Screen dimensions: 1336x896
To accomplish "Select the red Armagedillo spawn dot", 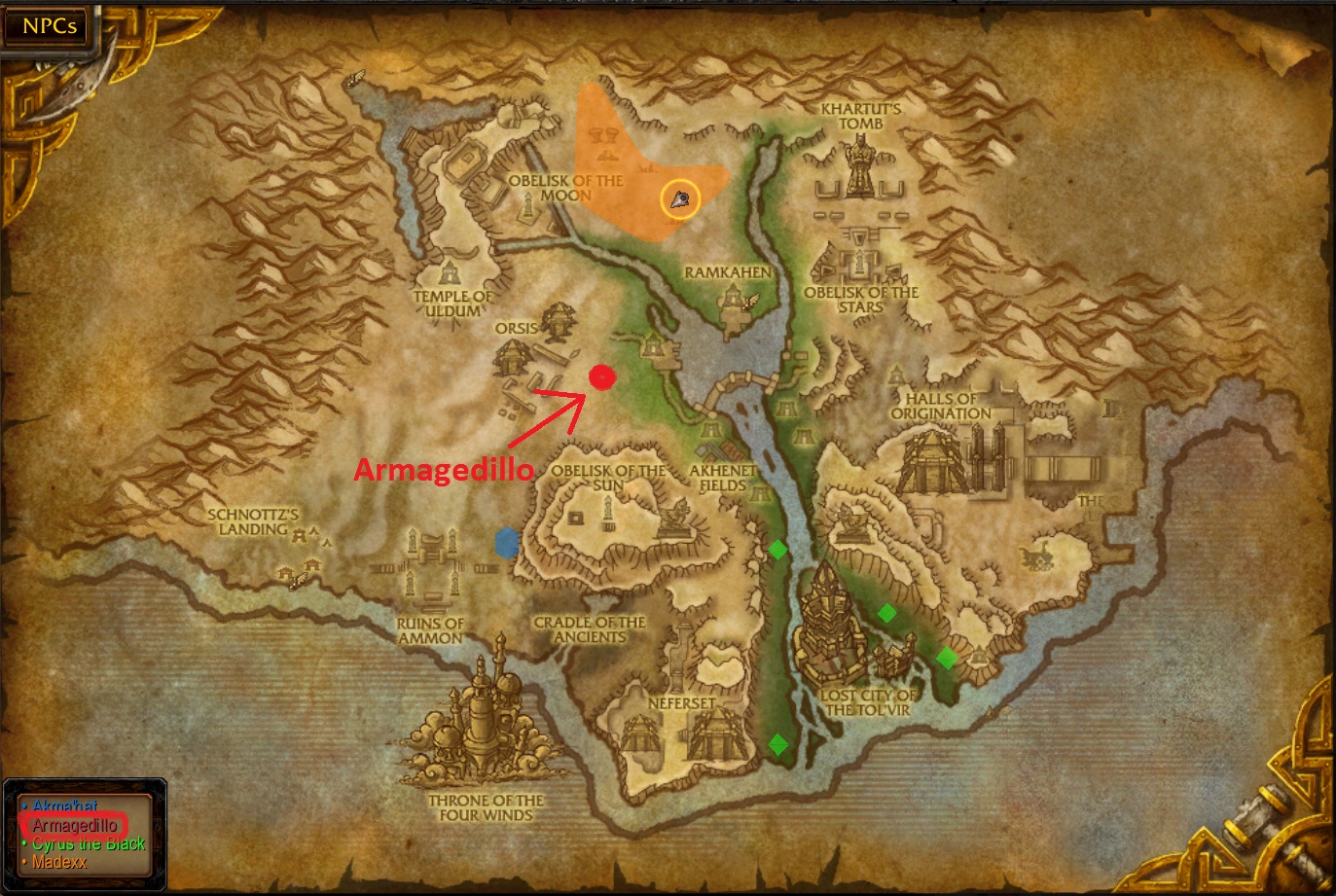I will click(x=602, y=377).
